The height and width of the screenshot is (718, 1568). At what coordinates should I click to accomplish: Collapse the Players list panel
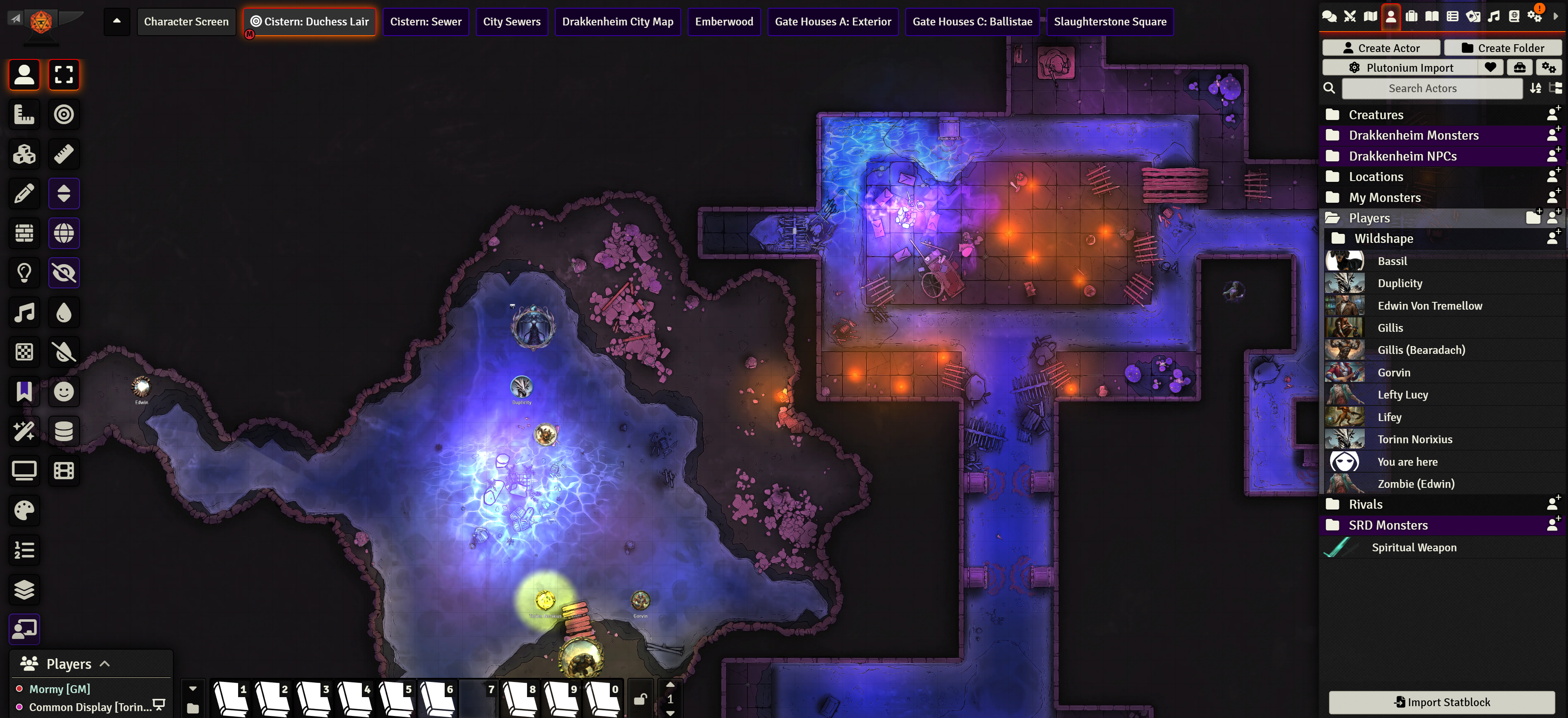(105, 664)
